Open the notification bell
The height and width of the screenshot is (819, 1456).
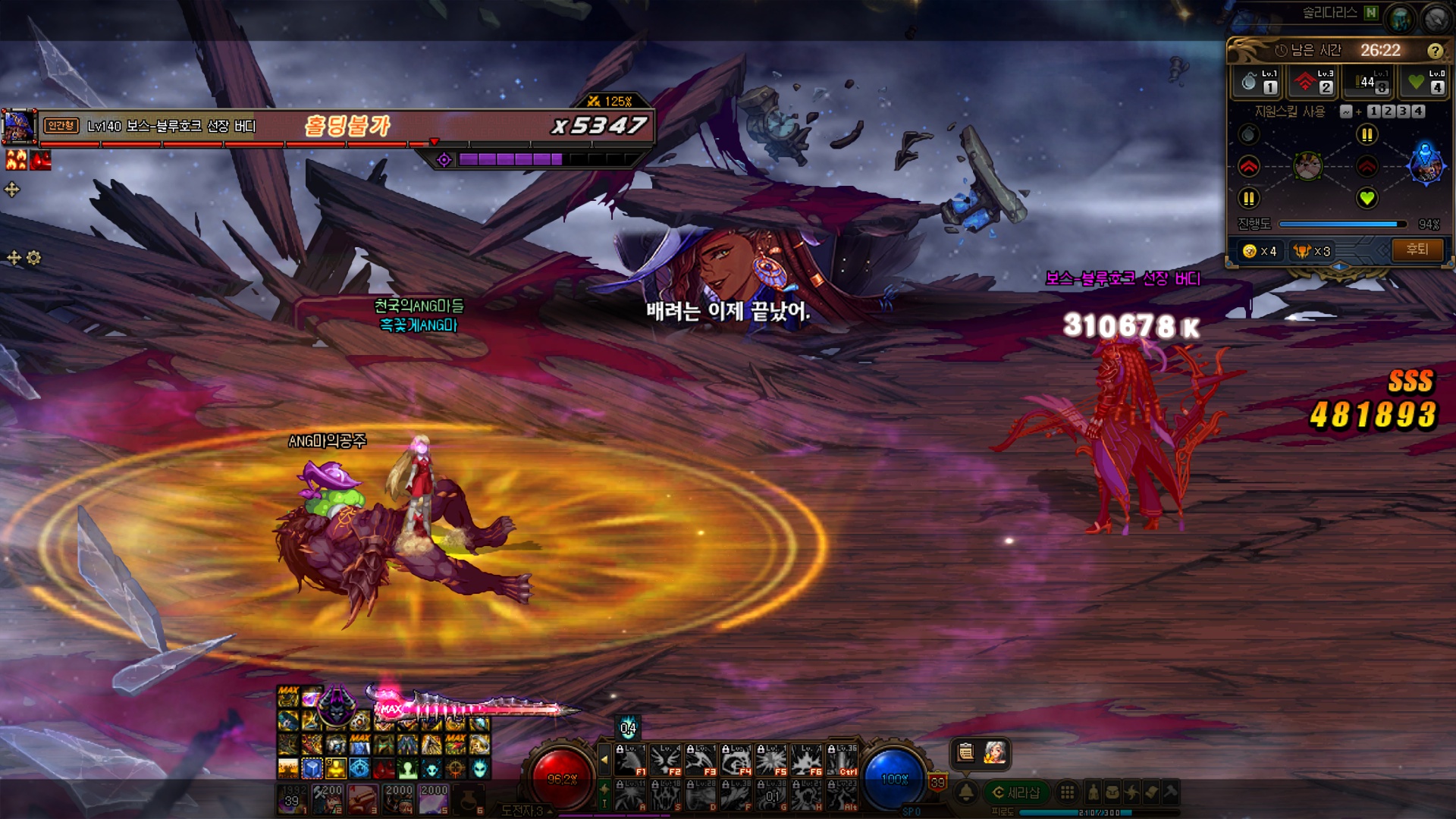[966, 792]
